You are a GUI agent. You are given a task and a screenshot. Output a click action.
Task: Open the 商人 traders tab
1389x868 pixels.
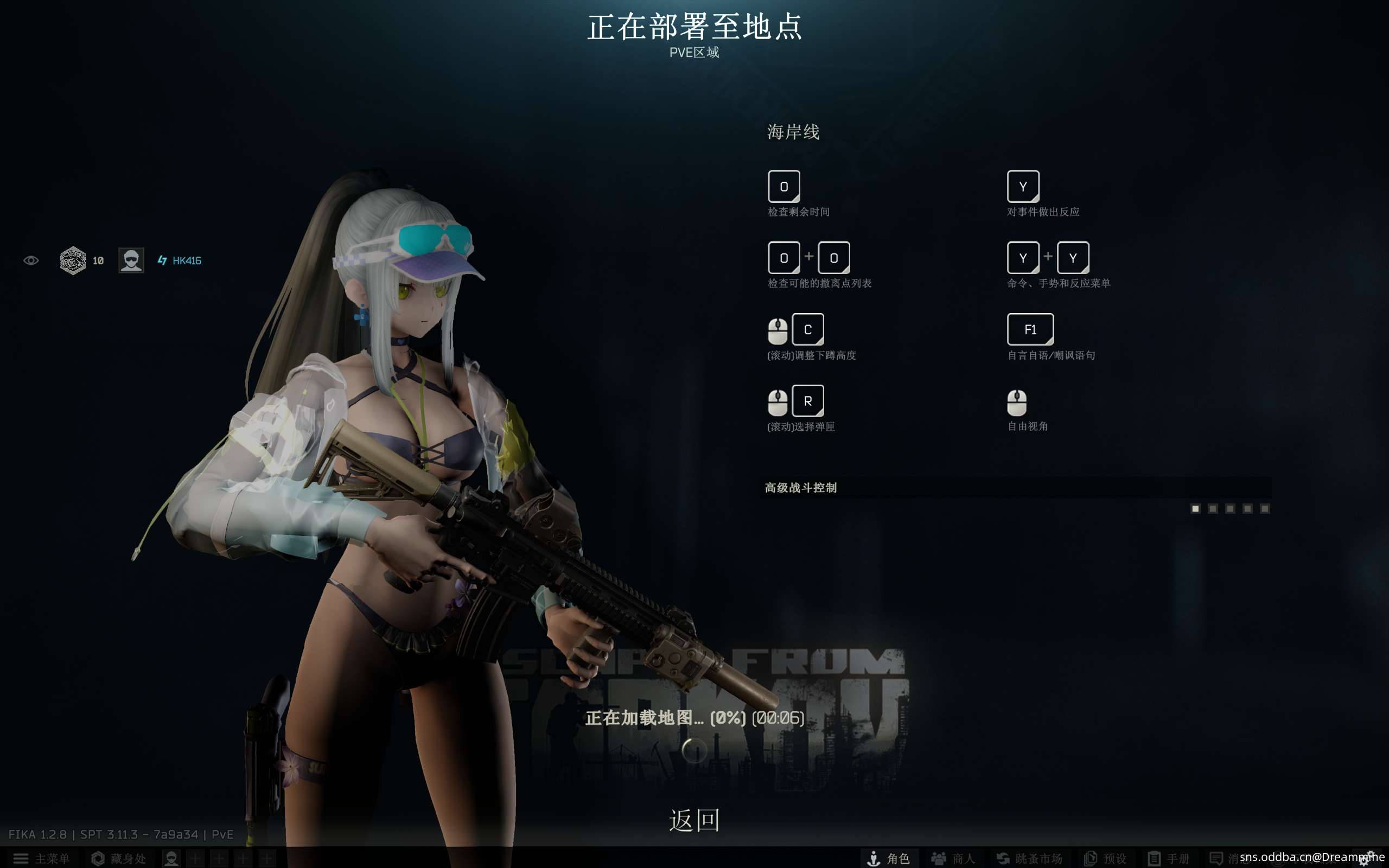[953, 858]
